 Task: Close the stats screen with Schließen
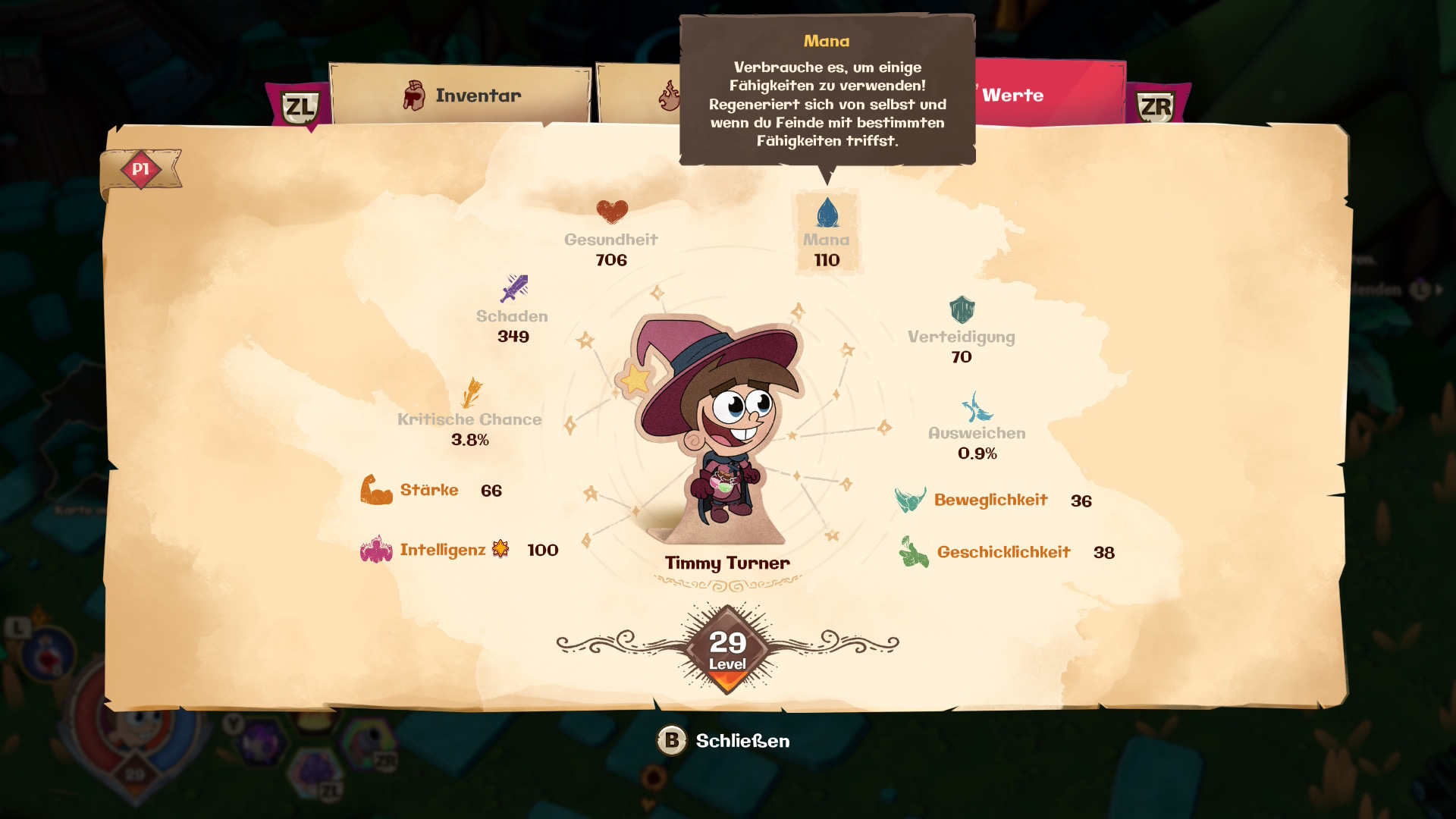[x=723, y=741]
